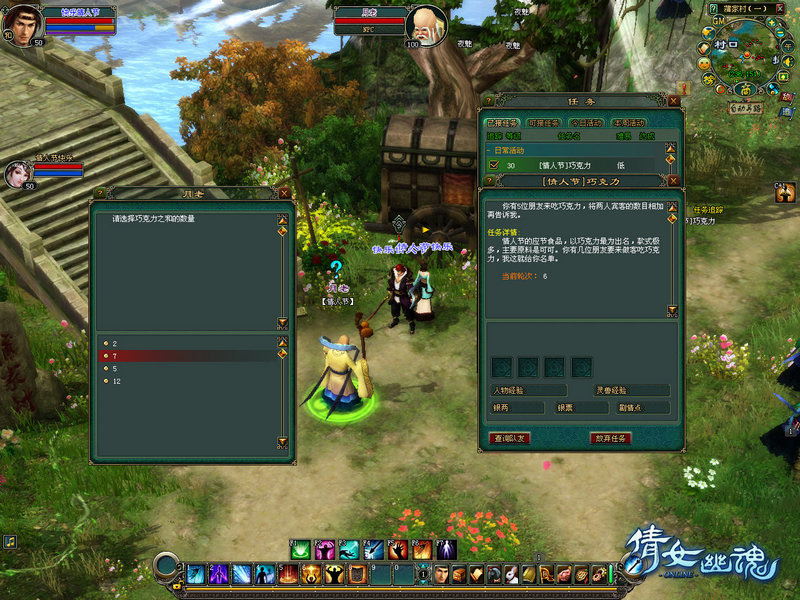
Task: Click the 放弃任务 abandon quest button
Action: (610, 438)
